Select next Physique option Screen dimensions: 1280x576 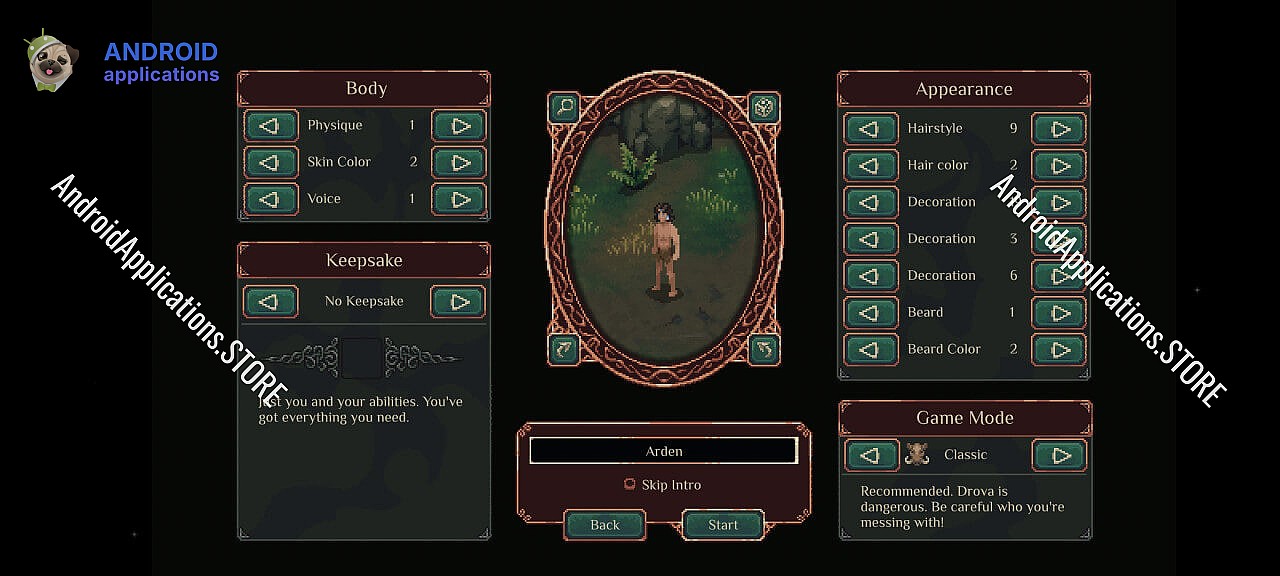click(x=459, y=126)
